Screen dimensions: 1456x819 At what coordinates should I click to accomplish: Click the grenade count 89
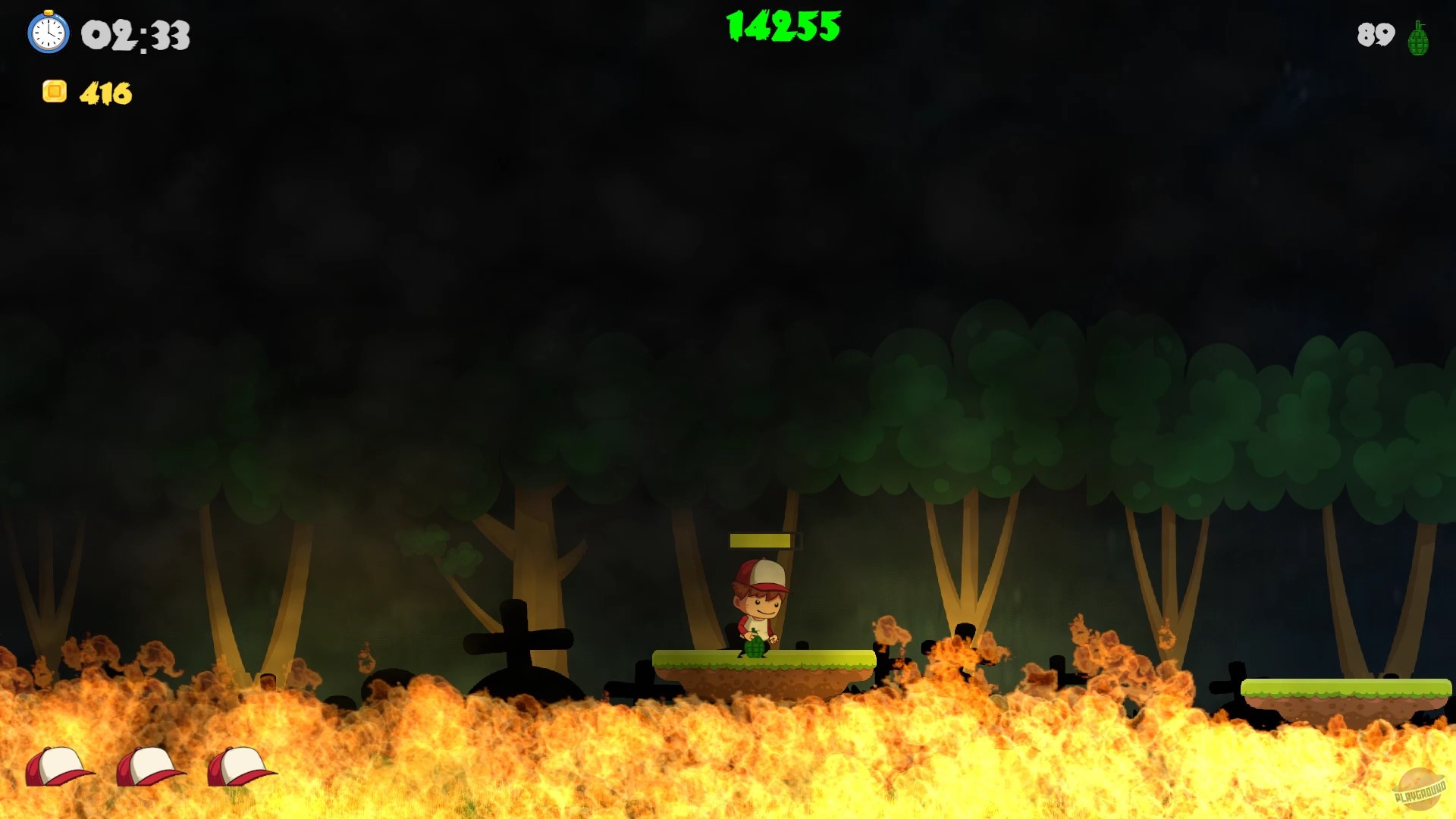click(1374, 35)
